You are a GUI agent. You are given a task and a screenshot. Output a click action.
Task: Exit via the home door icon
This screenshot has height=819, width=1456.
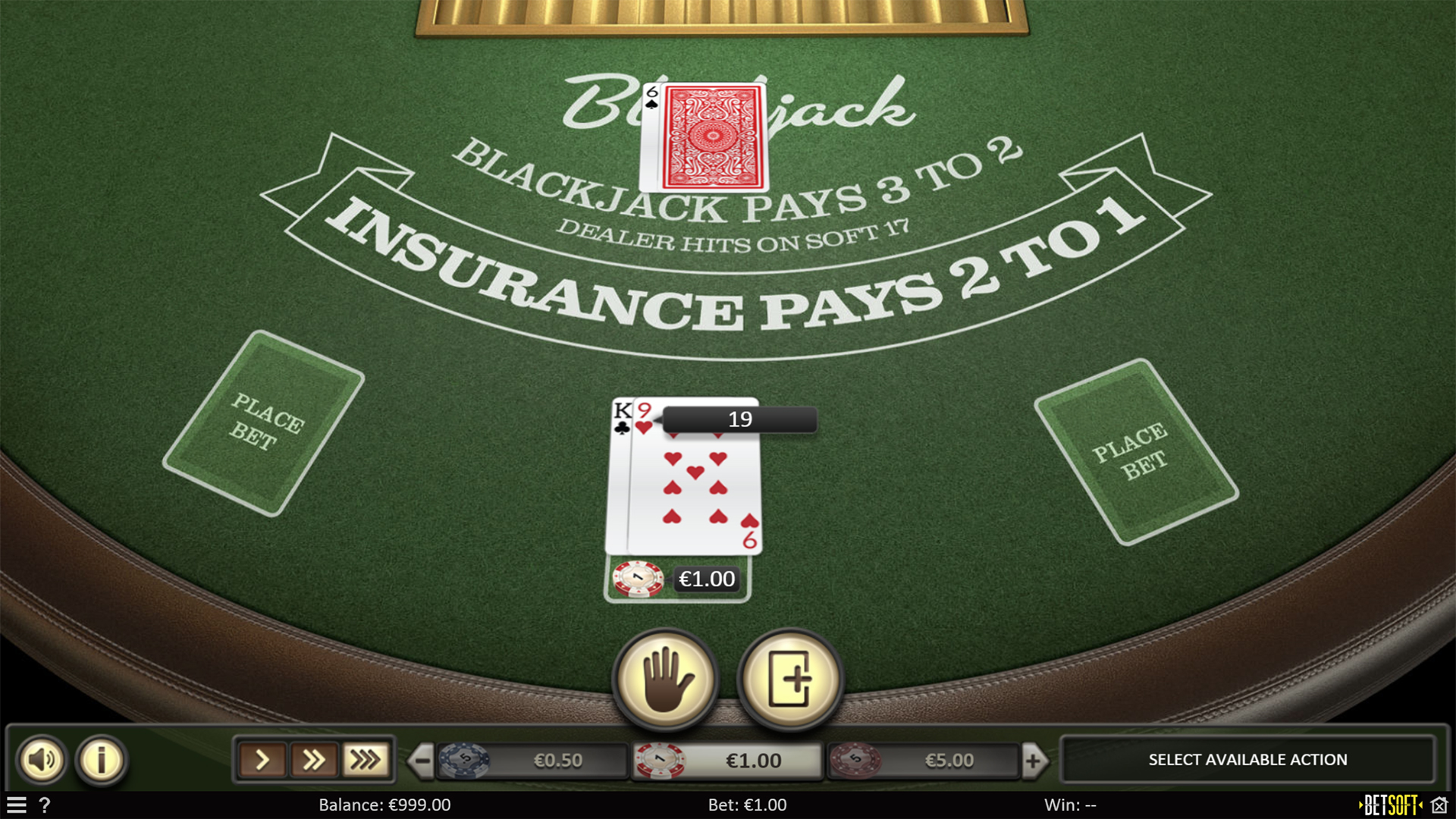click(1439, 805)
